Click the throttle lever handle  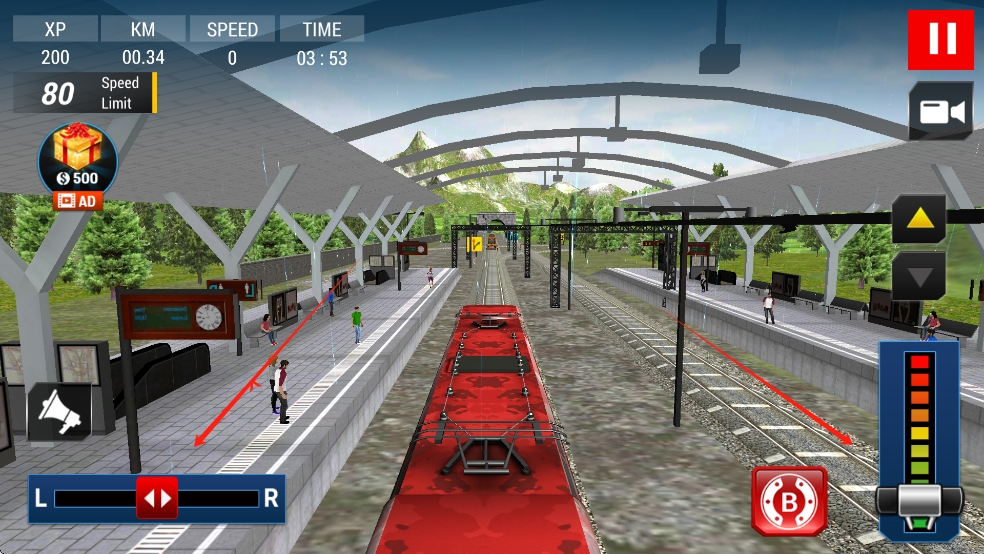click(x=919, y=500)
